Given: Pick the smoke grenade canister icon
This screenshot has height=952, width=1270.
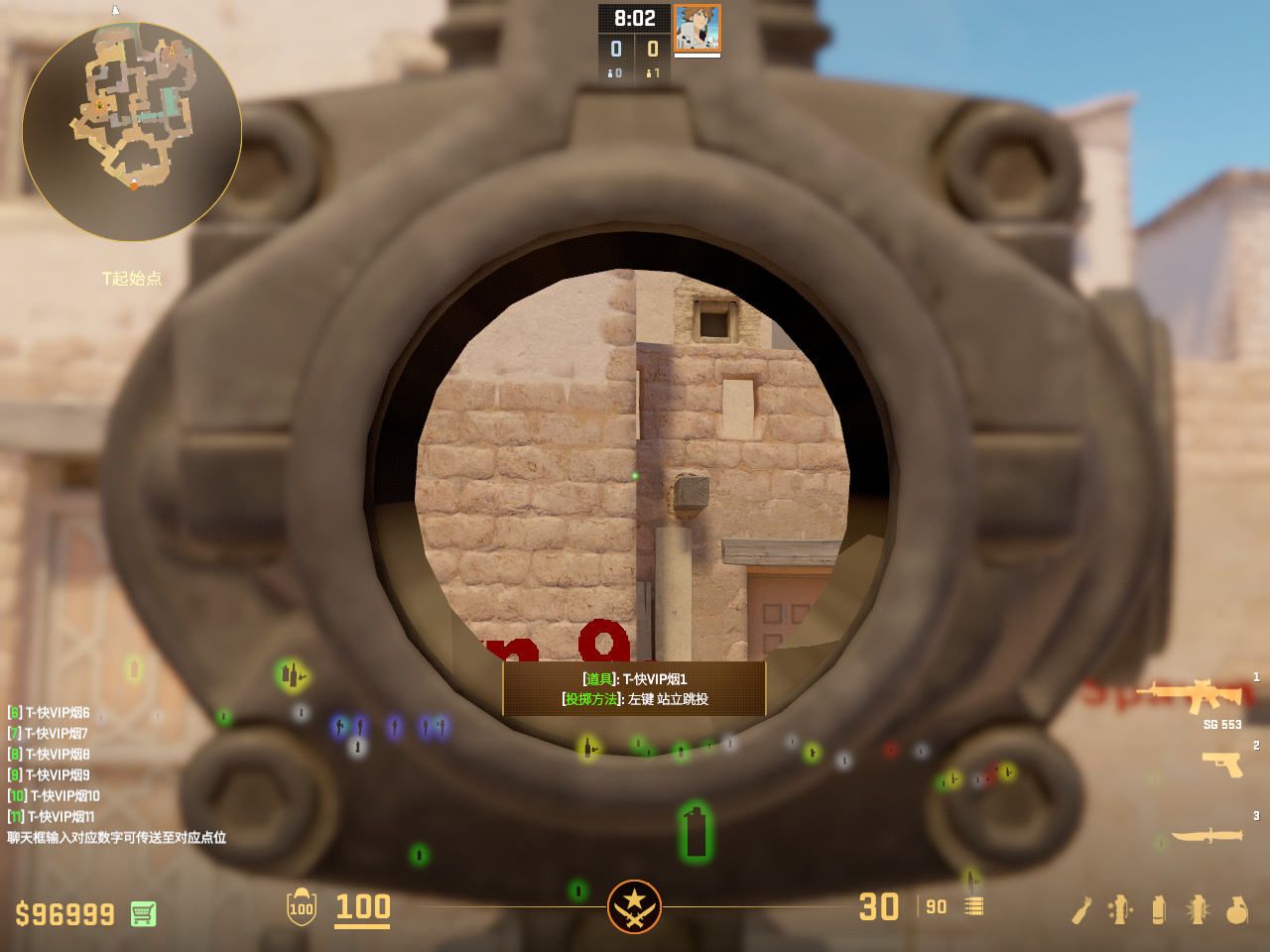Looking at the screenshot, I should 1158,909.
